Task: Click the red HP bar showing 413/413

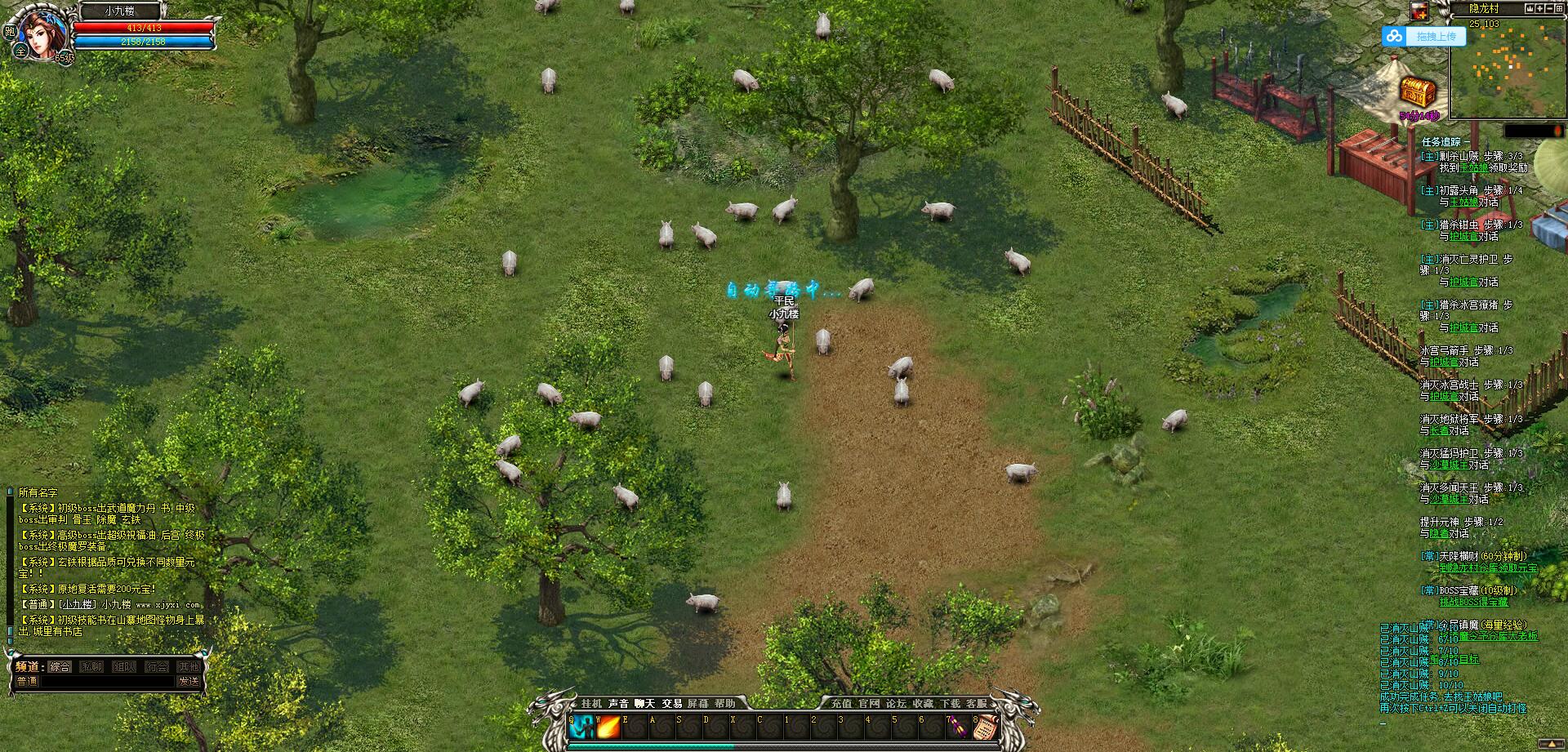Action: click(145, 28)
